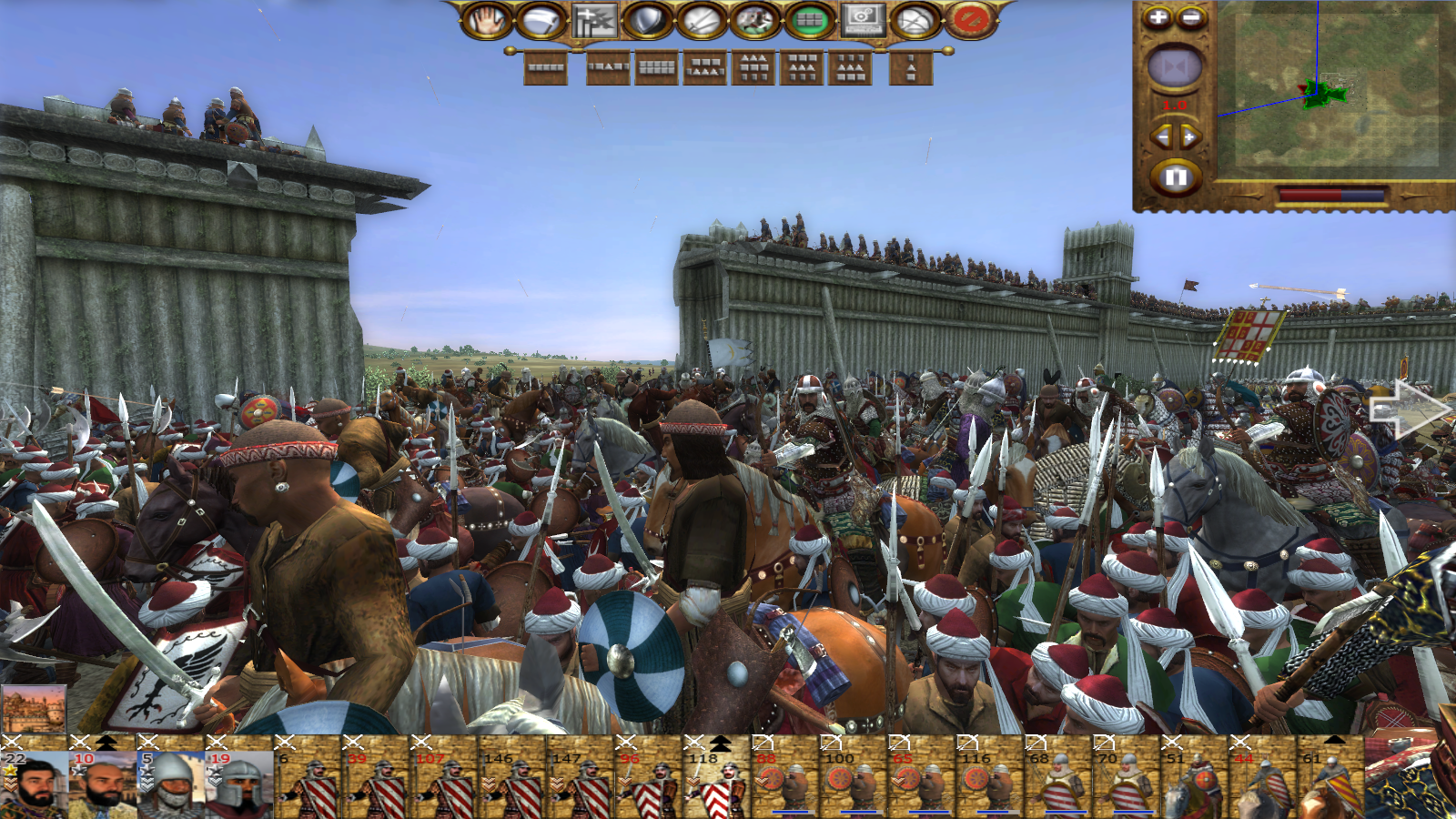Click the cavalry rider special ability icon
The height and width of the screenshot is (819, 1456).
[755, 20]
